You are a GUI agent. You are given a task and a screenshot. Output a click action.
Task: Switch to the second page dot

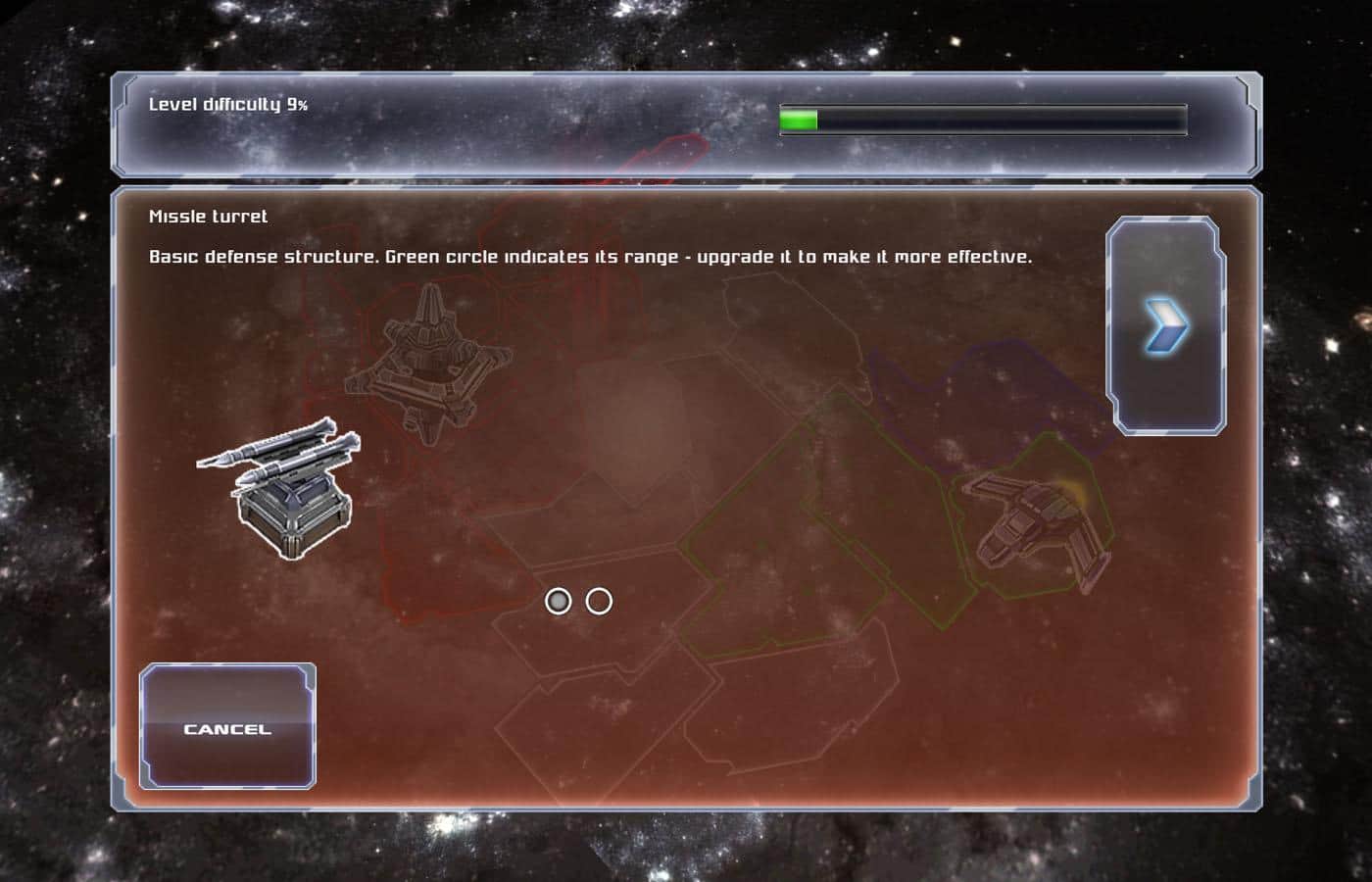click(599, 601)
